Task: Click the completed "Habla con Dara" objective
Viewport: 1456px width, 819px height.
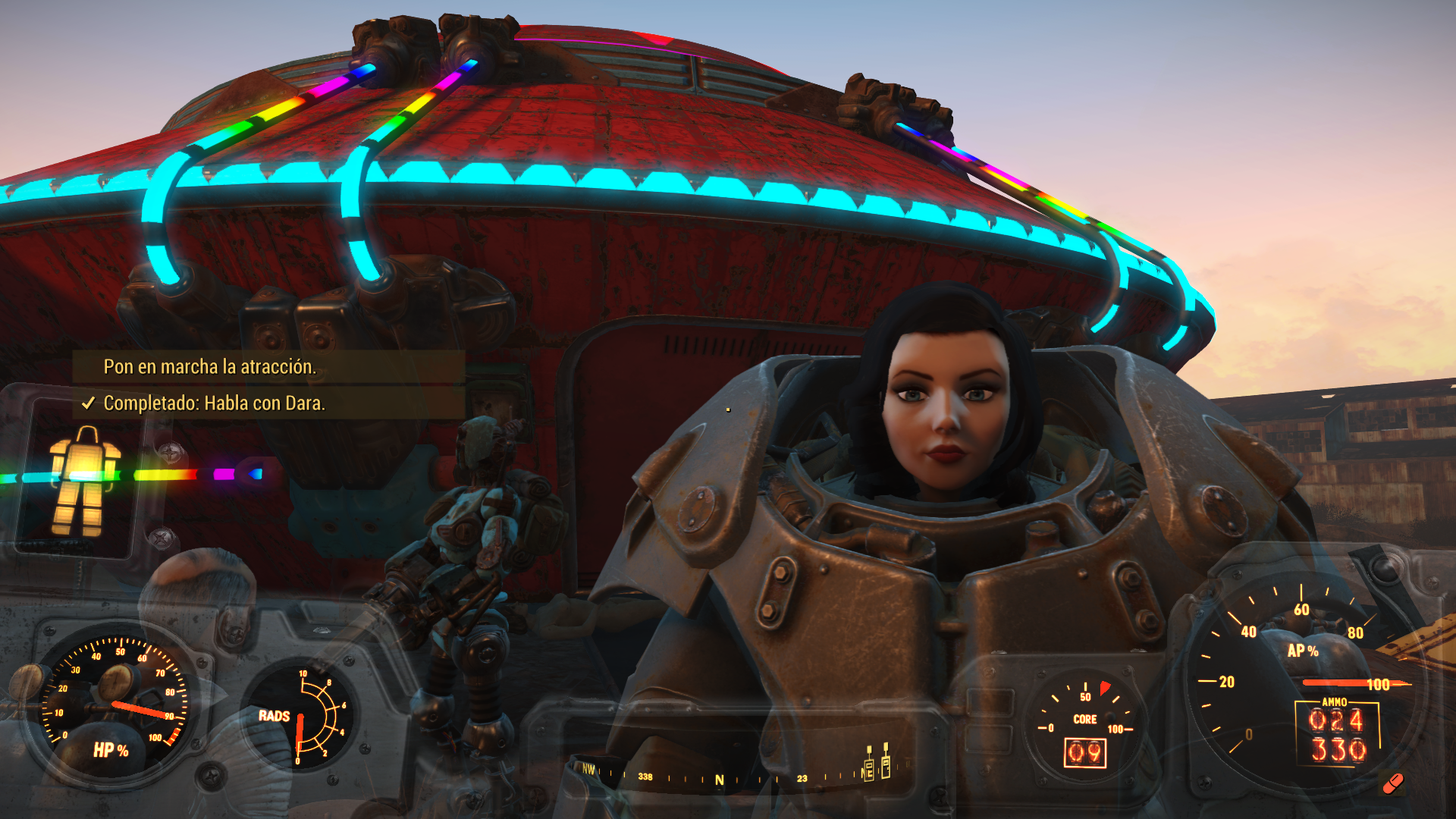Action: click(x=214, y=403)
